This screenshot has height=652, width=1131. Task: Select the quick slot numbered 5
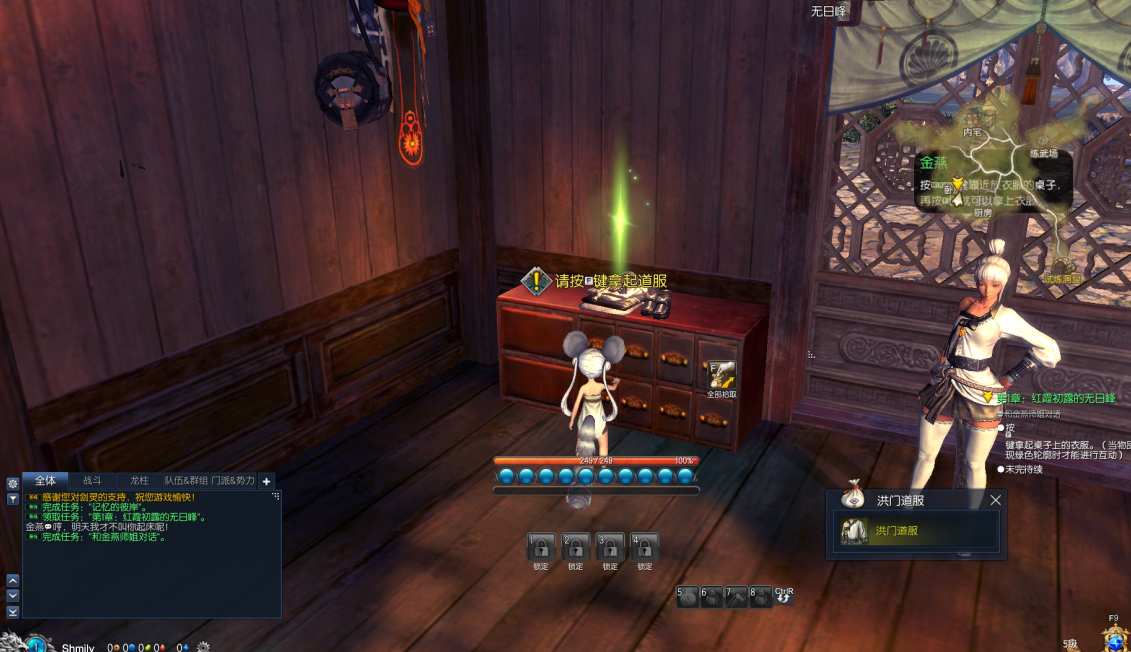688,597
